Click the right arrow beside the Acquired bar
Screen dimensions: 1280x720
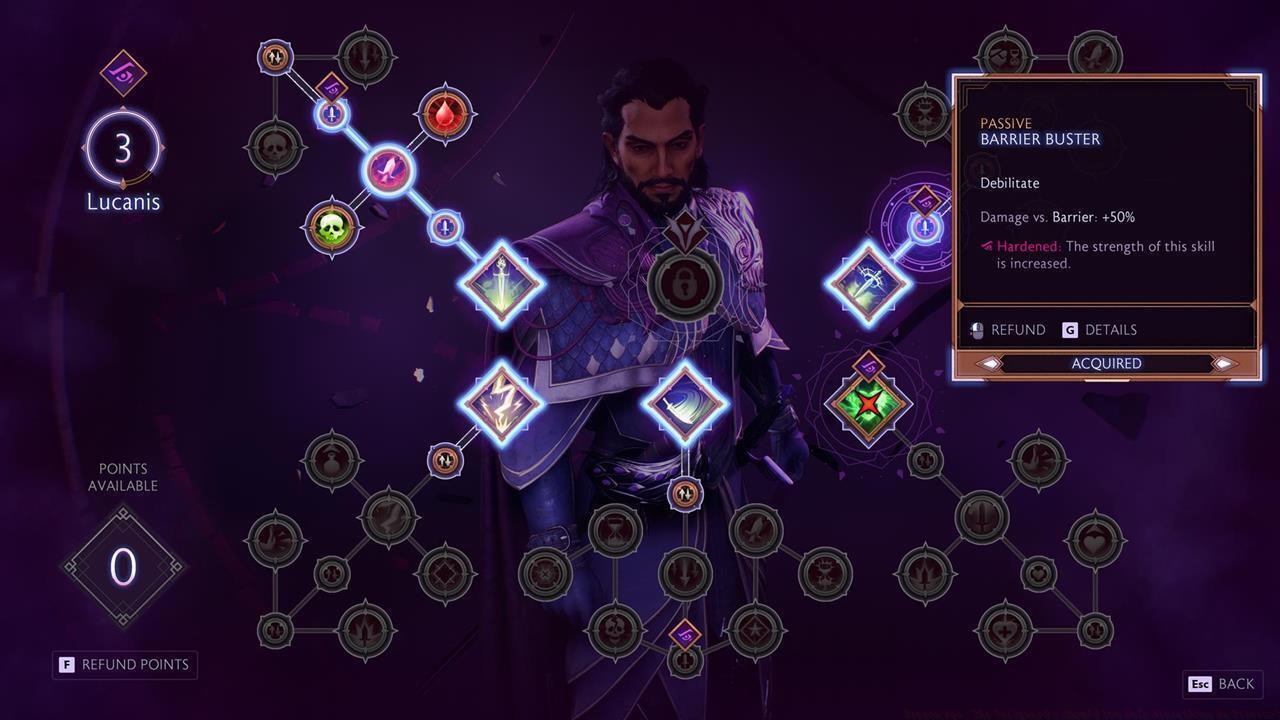(1224, 363)
